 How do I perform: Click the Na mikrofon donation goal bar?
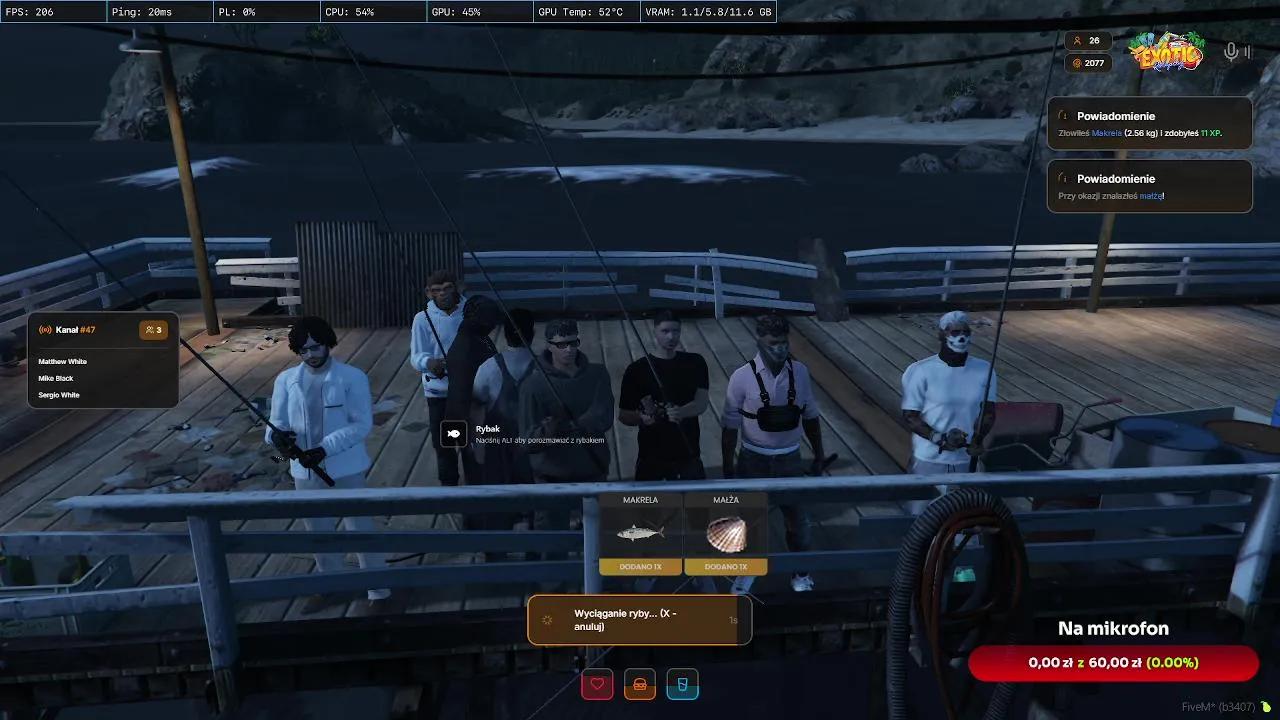(x=1113, y=663)
